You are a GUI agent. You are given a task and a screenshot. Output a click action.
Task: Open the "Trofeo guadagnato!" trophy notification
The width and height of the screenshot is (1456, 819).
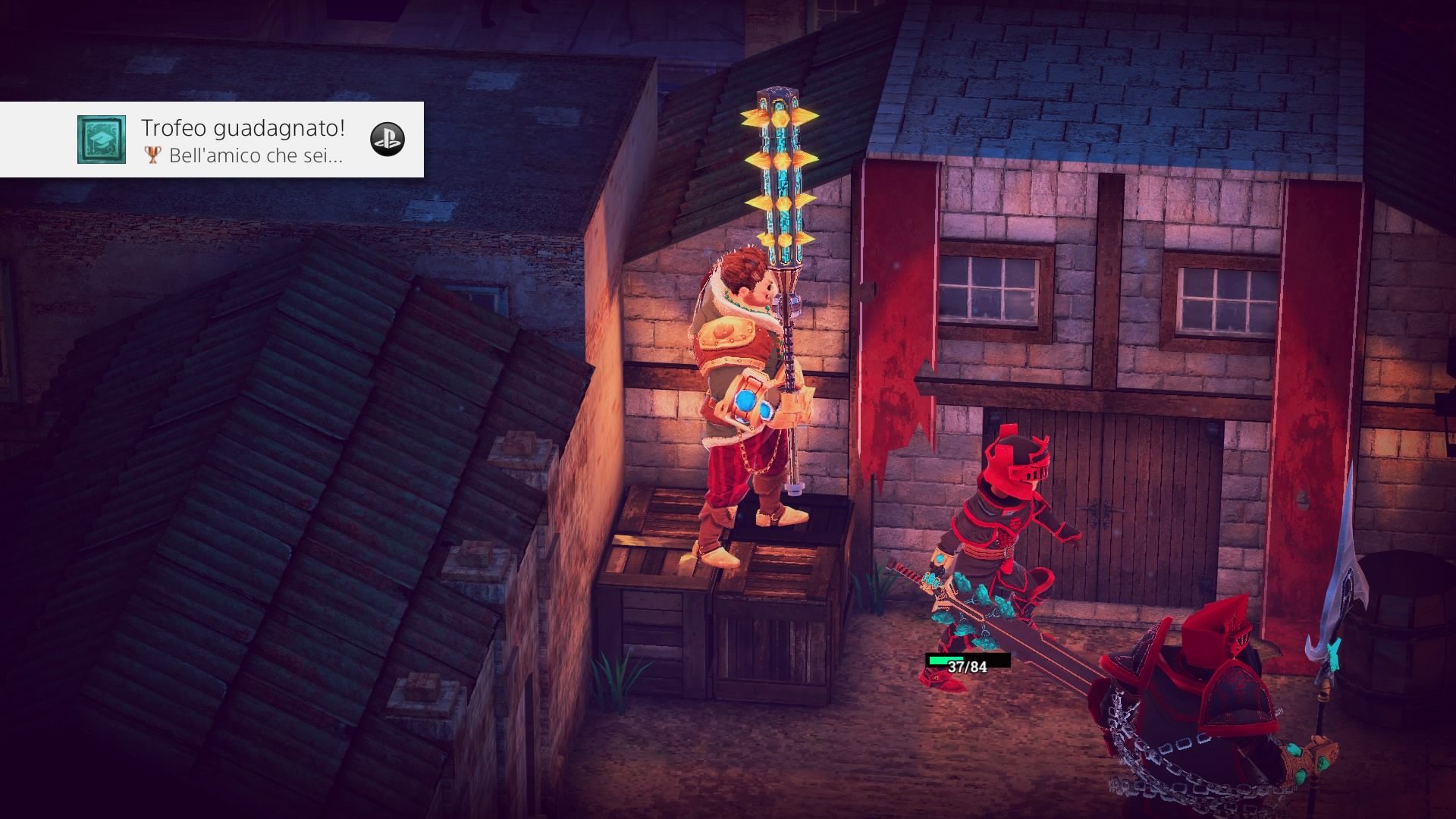point(243,140)
